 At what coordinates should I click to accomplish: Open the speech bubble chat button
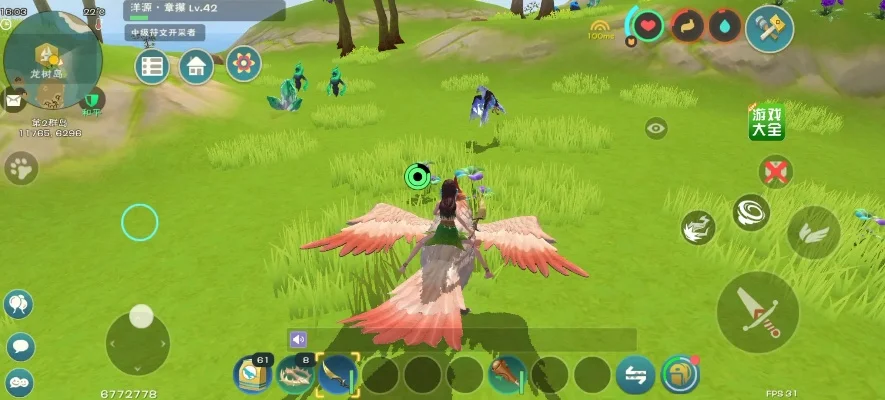click(x=20, y=346)
